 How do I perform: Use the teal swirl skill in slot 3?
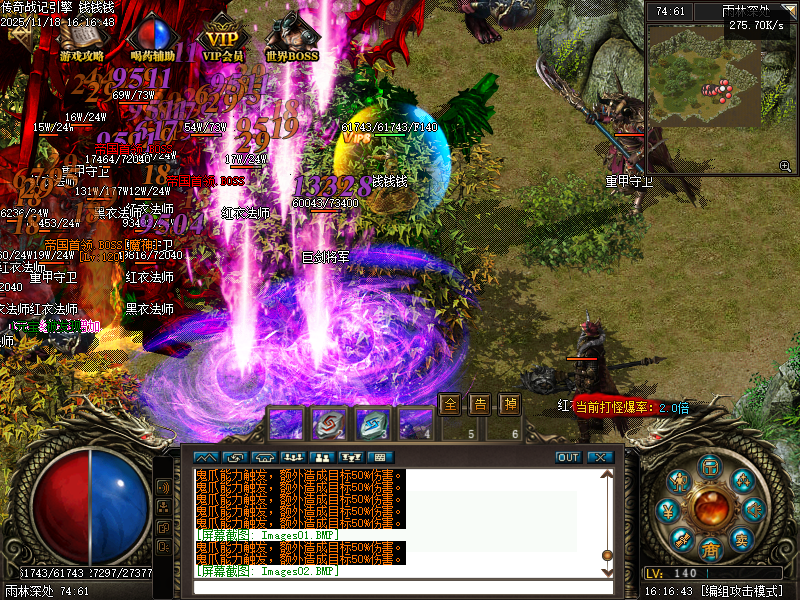[373, 424]
